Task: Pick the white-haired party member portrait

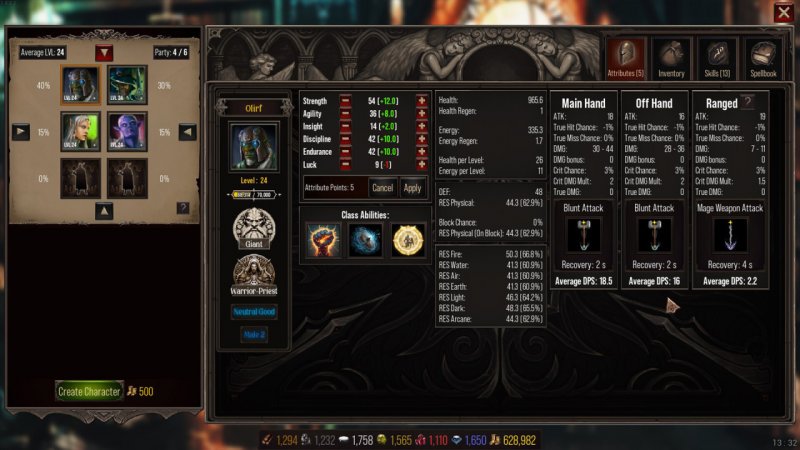Action: pyautogui.click(x=78, y=130)
